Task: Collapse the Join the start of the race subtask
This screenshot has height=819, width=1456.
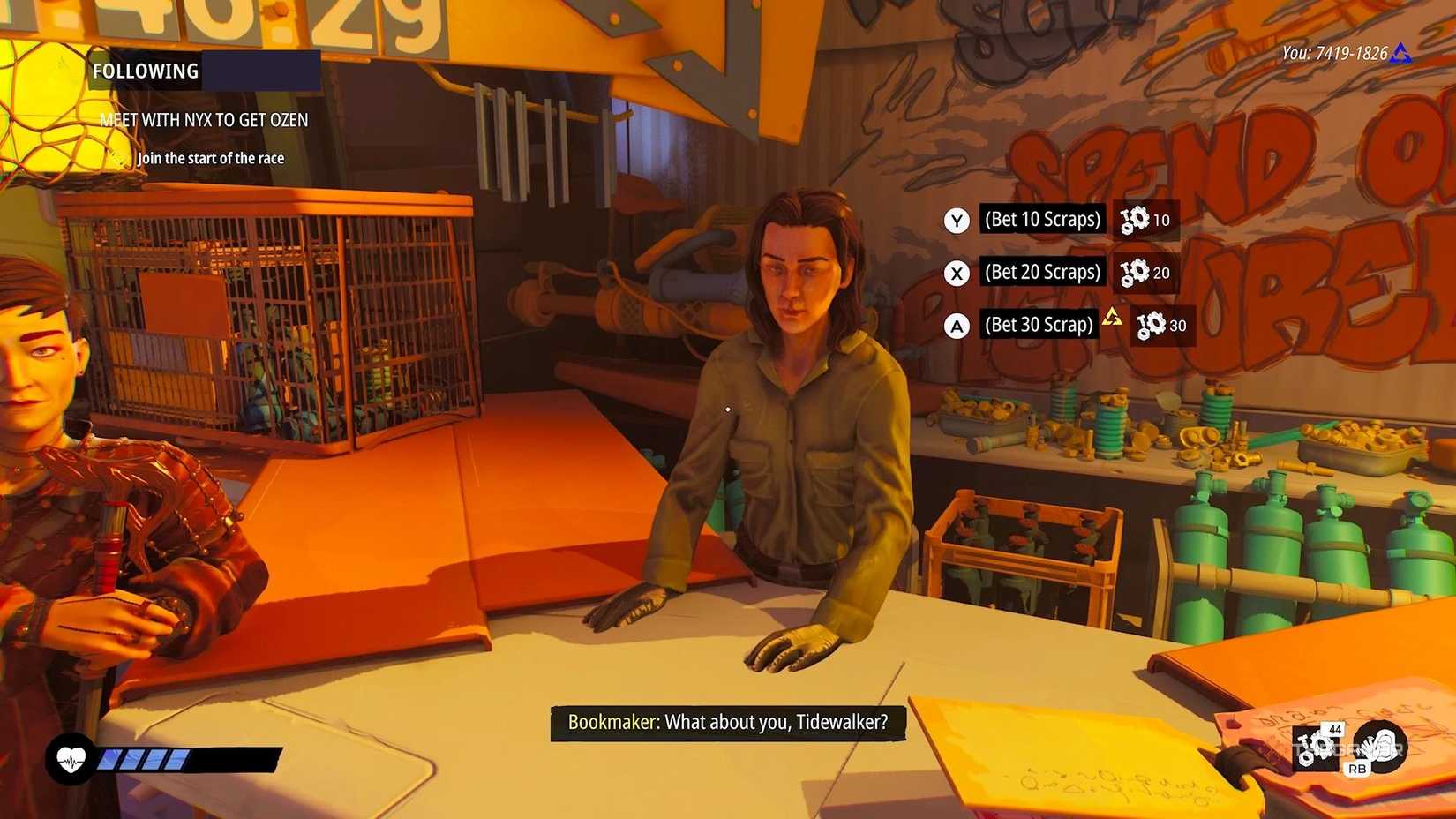Action: 210,158
